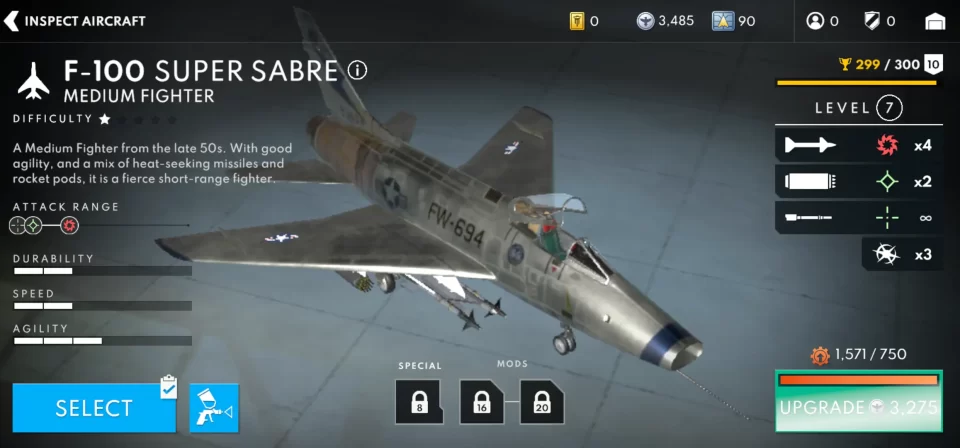The image size is (960, 448).
Task: Upgrade aircraft for 3,275 silver
Action: pos(858,407)
